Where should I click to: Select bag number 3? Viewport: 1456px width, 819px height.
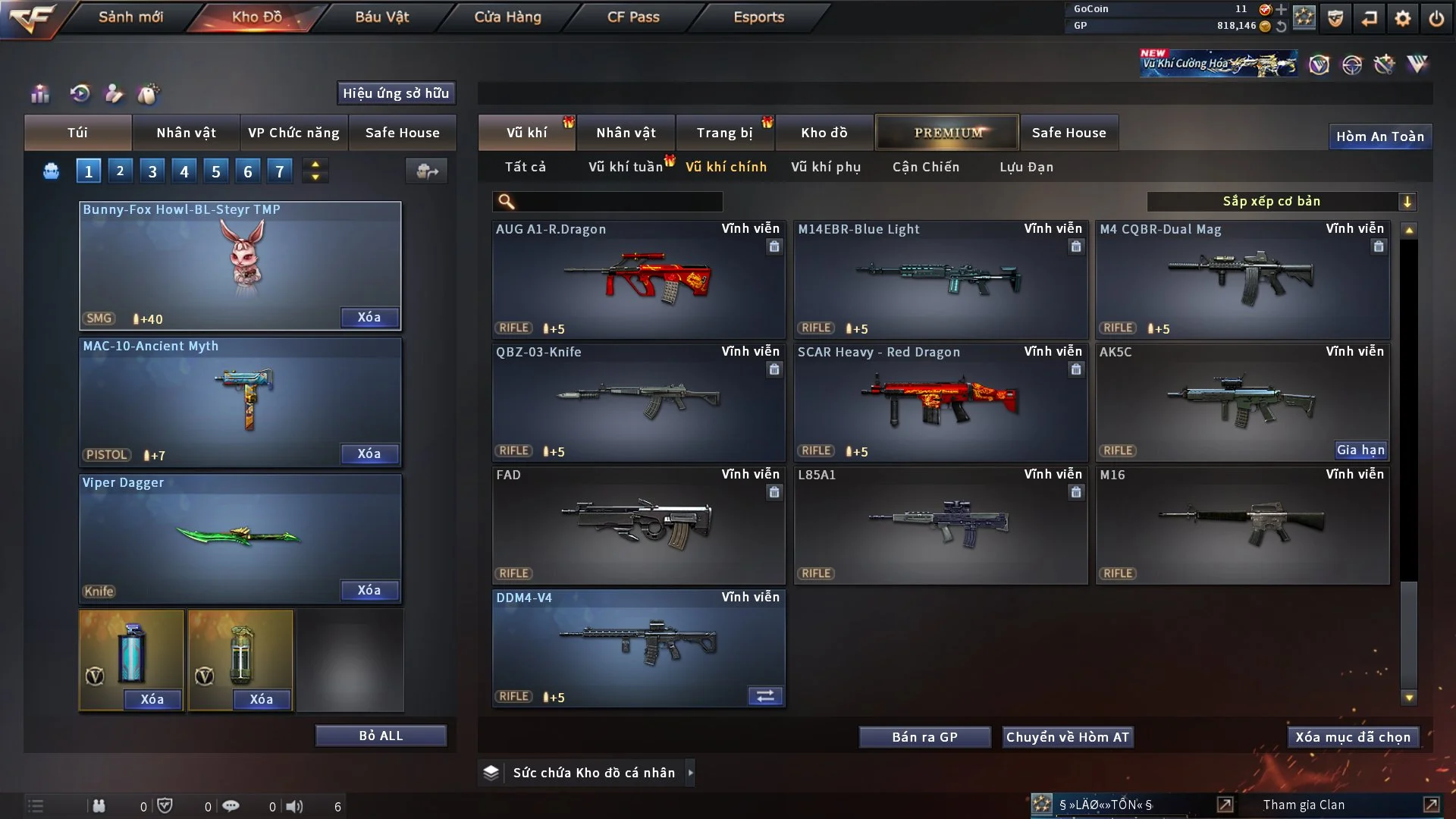coord(152,171)
